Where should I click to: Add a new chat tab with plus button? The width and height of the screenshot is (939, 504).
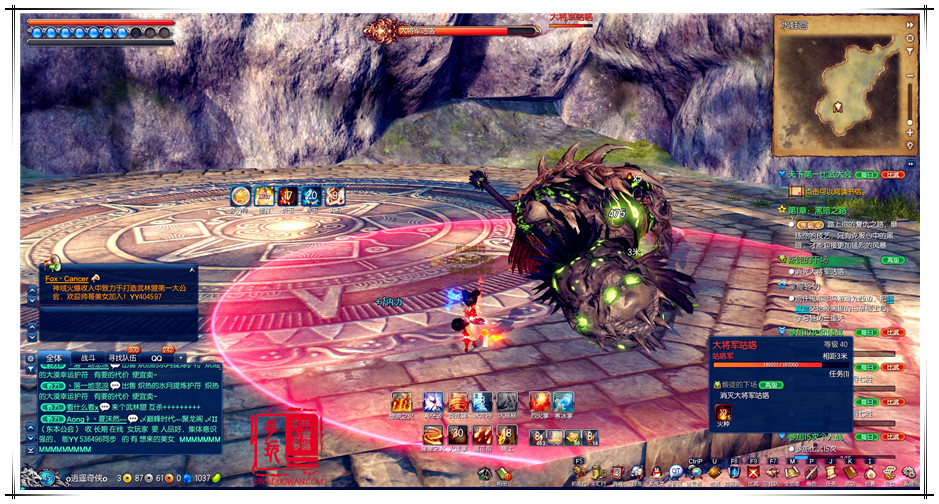[181, 357]
